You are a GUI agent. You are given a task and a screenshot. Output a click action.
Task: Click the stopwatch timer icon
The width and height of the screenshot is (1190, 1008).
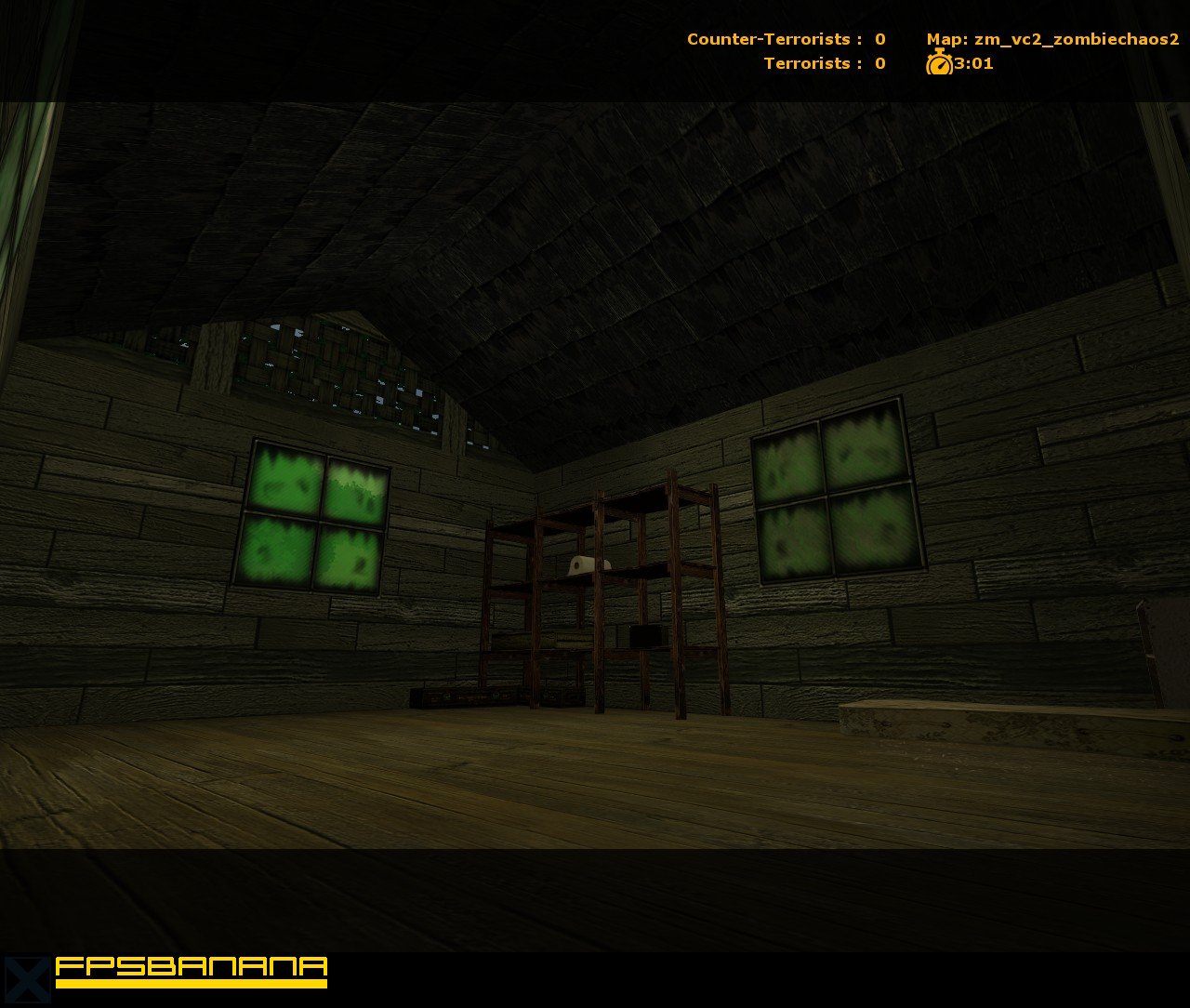939,63
